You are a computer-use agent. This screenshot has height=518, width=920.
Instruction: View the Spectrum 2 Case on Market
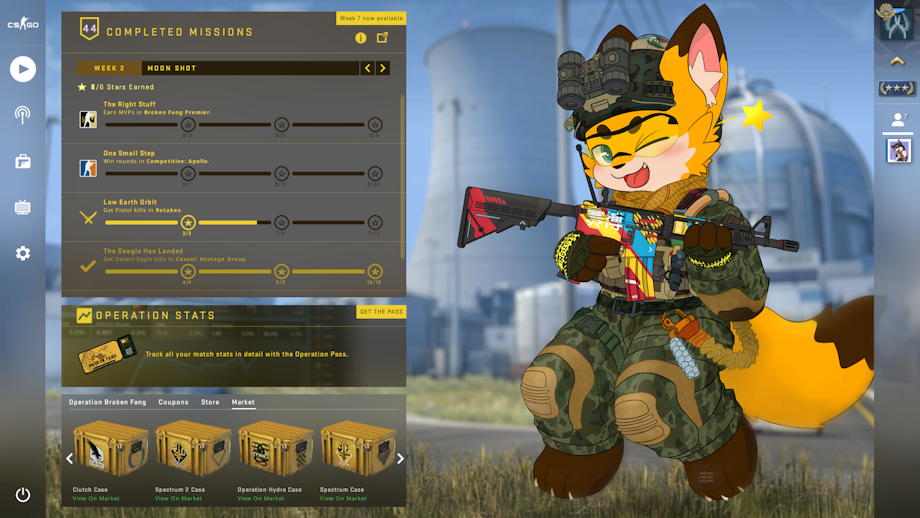(x=178, y=498)
